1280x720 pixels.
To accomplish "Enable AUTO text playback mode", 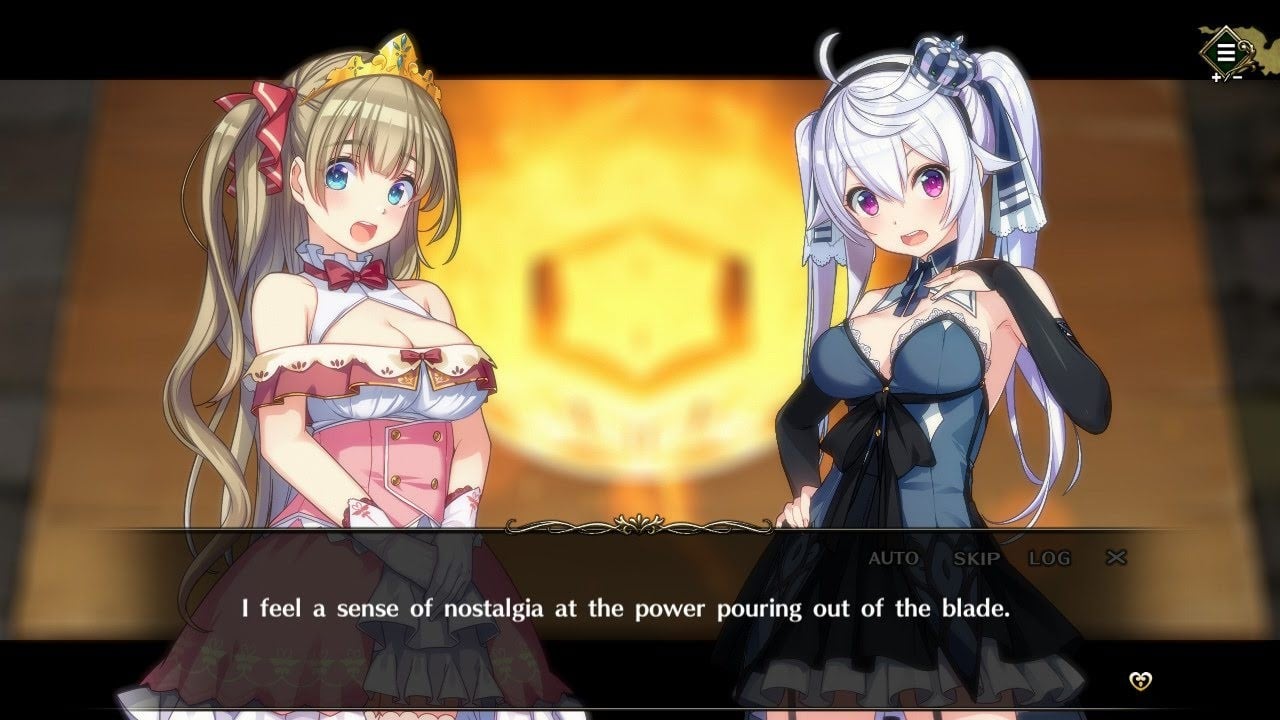I will 893,559.
